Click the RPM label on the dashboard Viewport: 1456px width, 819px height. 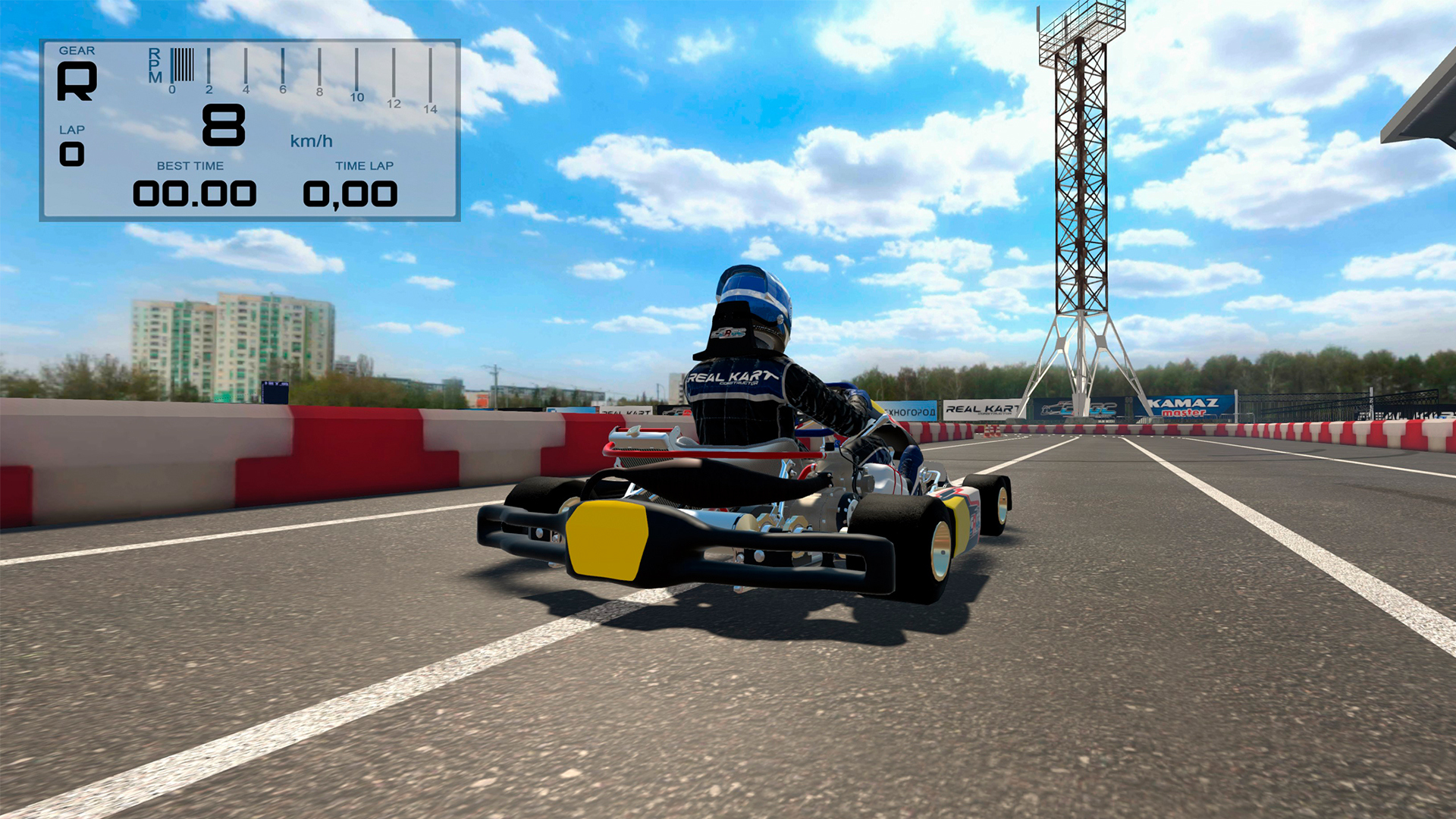click(x=155, y=64)
